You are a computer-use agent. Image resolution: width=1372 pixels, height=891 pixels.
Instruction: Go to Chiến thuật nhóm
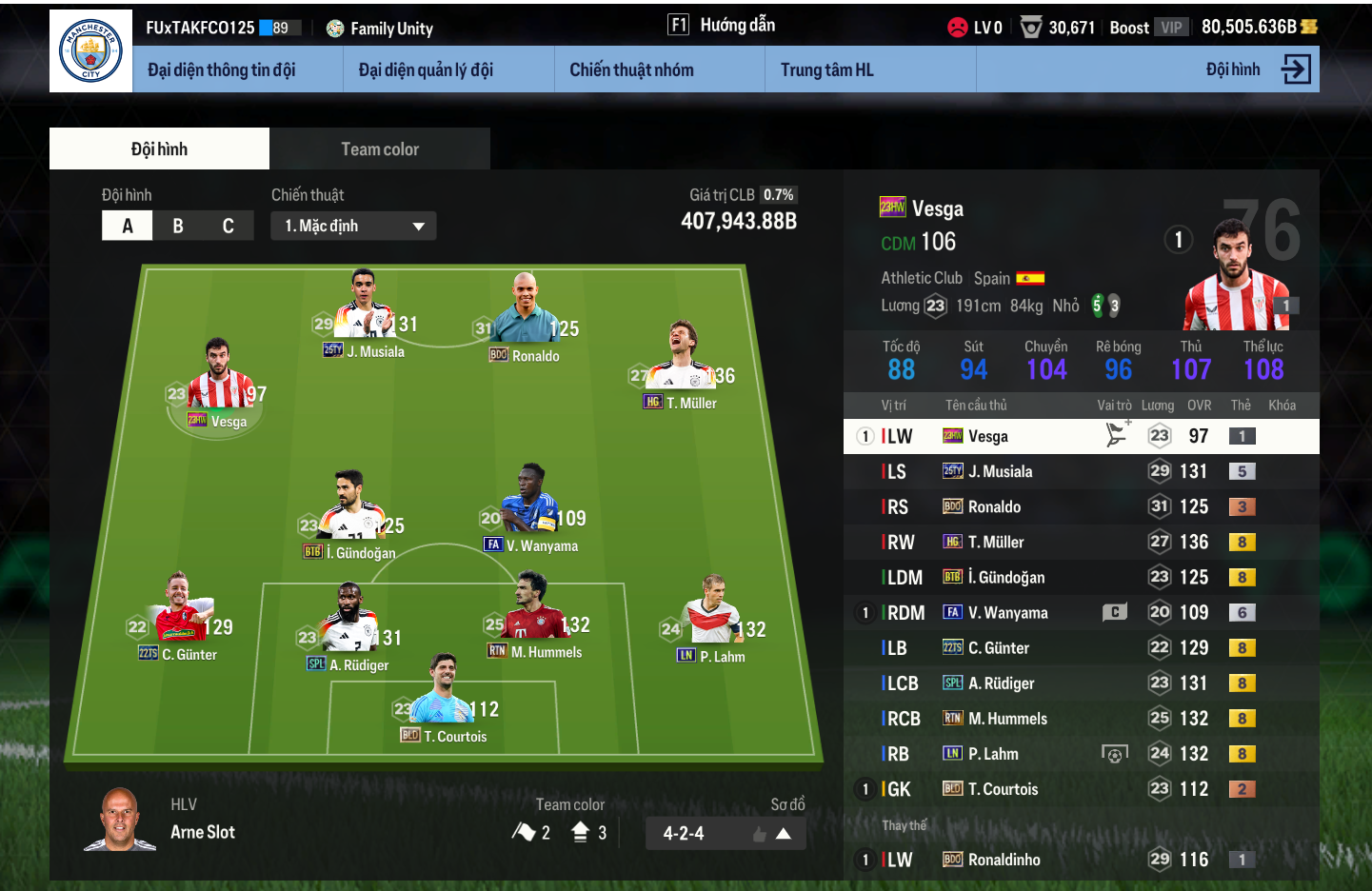click(631, 69)
